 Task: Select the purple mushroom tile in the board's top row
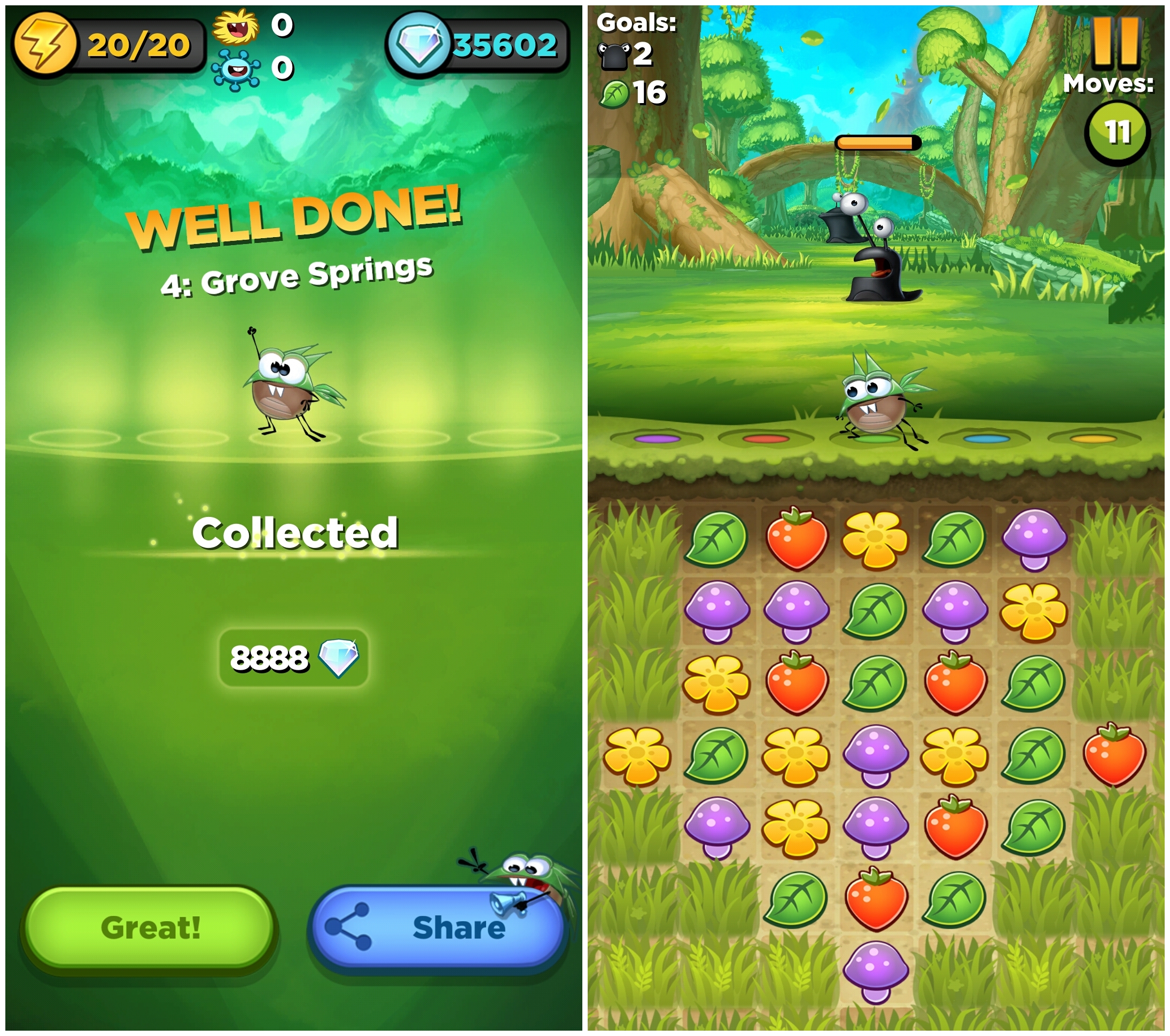click(x=1034, y=539)
